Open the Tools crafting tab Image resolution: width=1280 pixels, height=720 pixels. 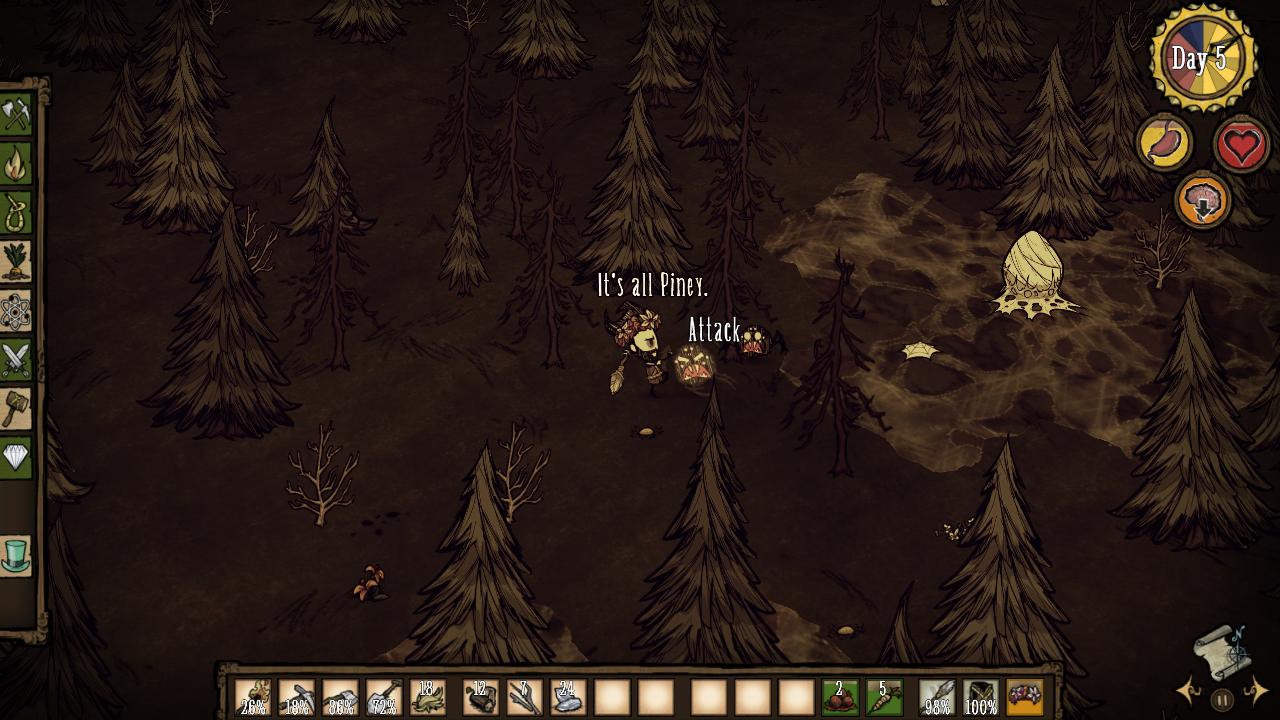tap(16, 115)
